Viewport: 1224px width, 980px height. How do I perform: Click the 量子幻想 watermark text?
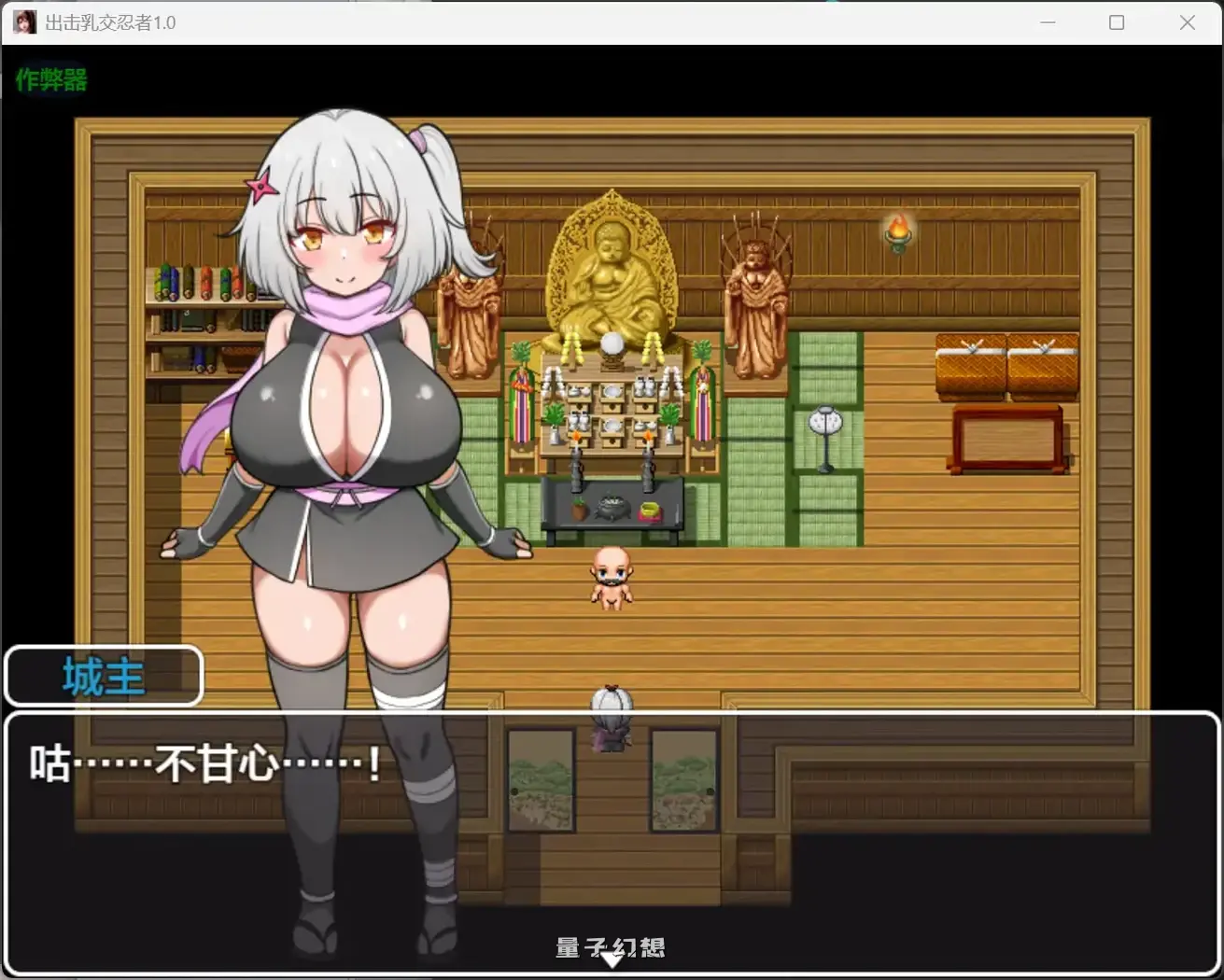point(612,946)
